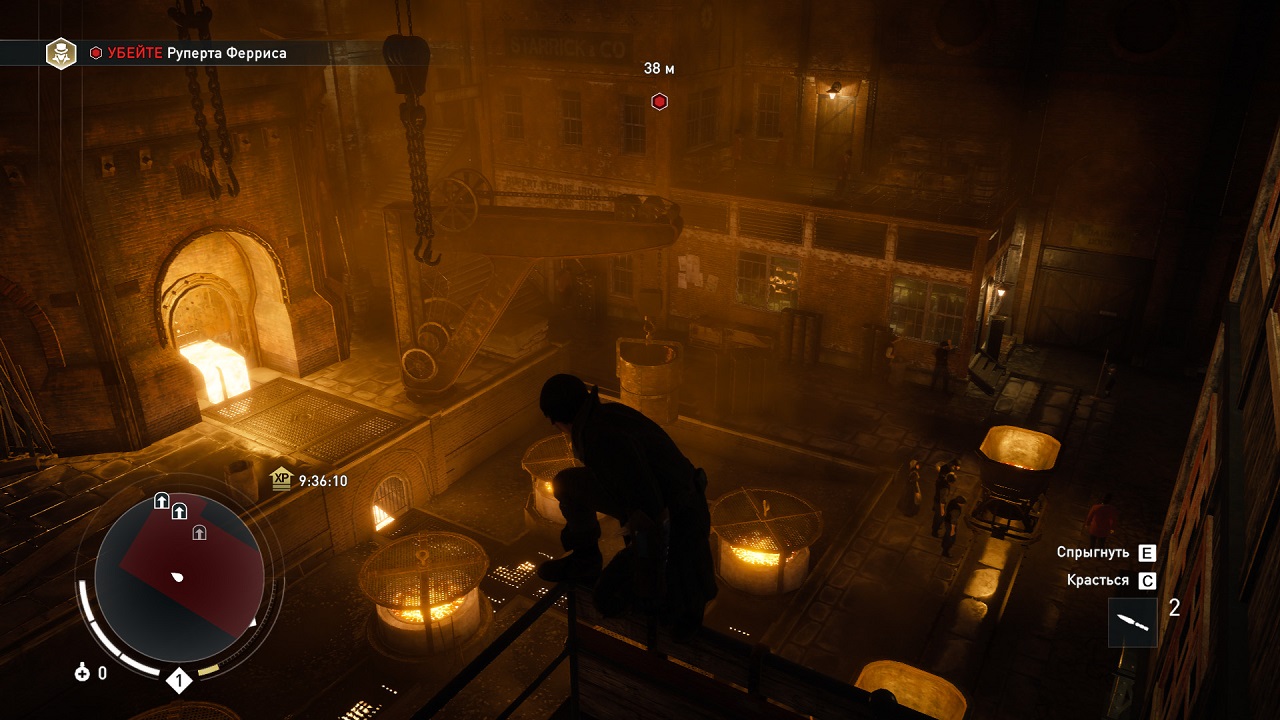Select the objective УБЕЙТЕ Руперта Ферриса
The image size is (1280, 720).
[x=197, y=53]
